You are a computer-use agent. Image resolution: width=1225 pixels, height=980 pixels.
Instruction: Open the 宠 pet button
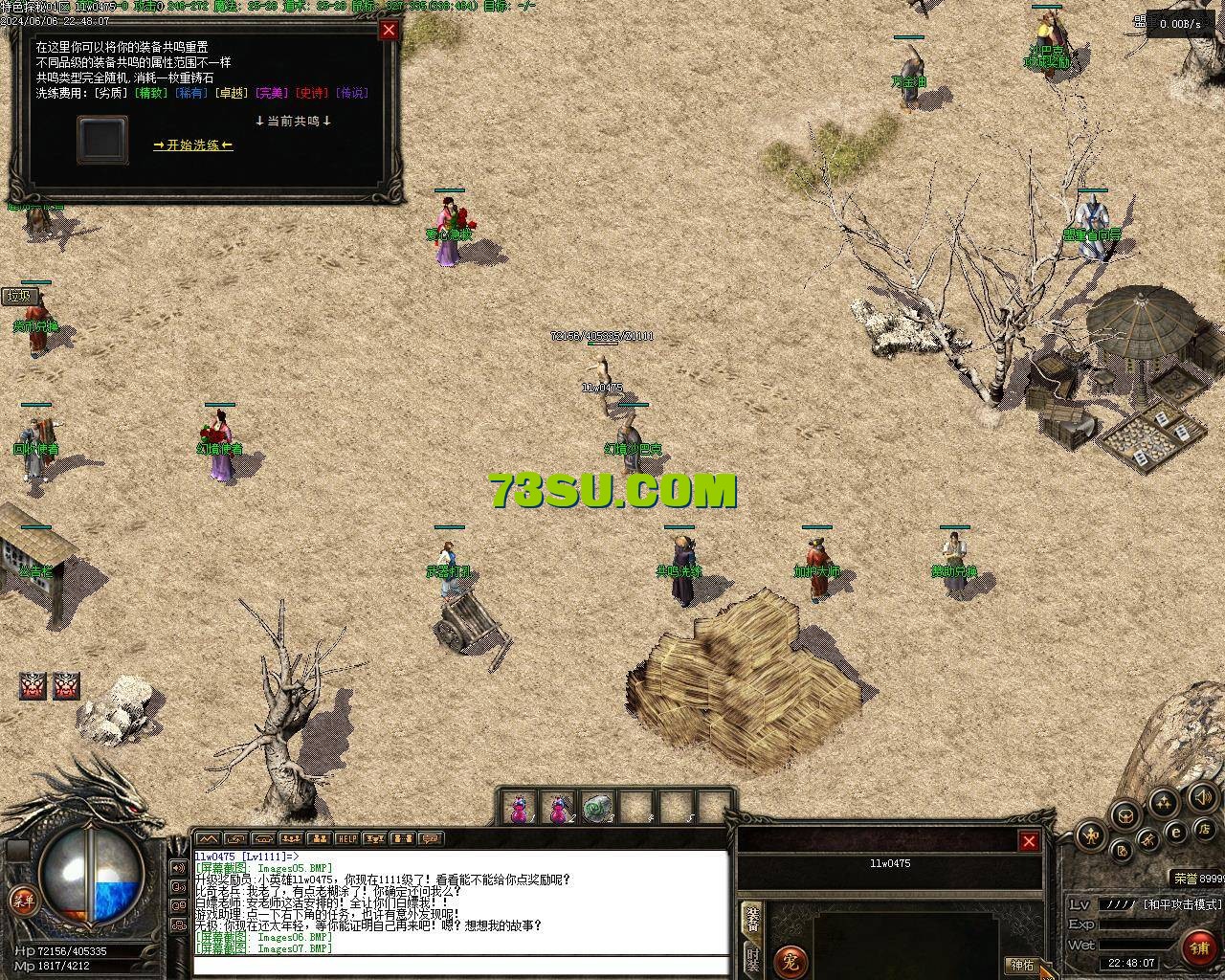(x=791, y=960)
